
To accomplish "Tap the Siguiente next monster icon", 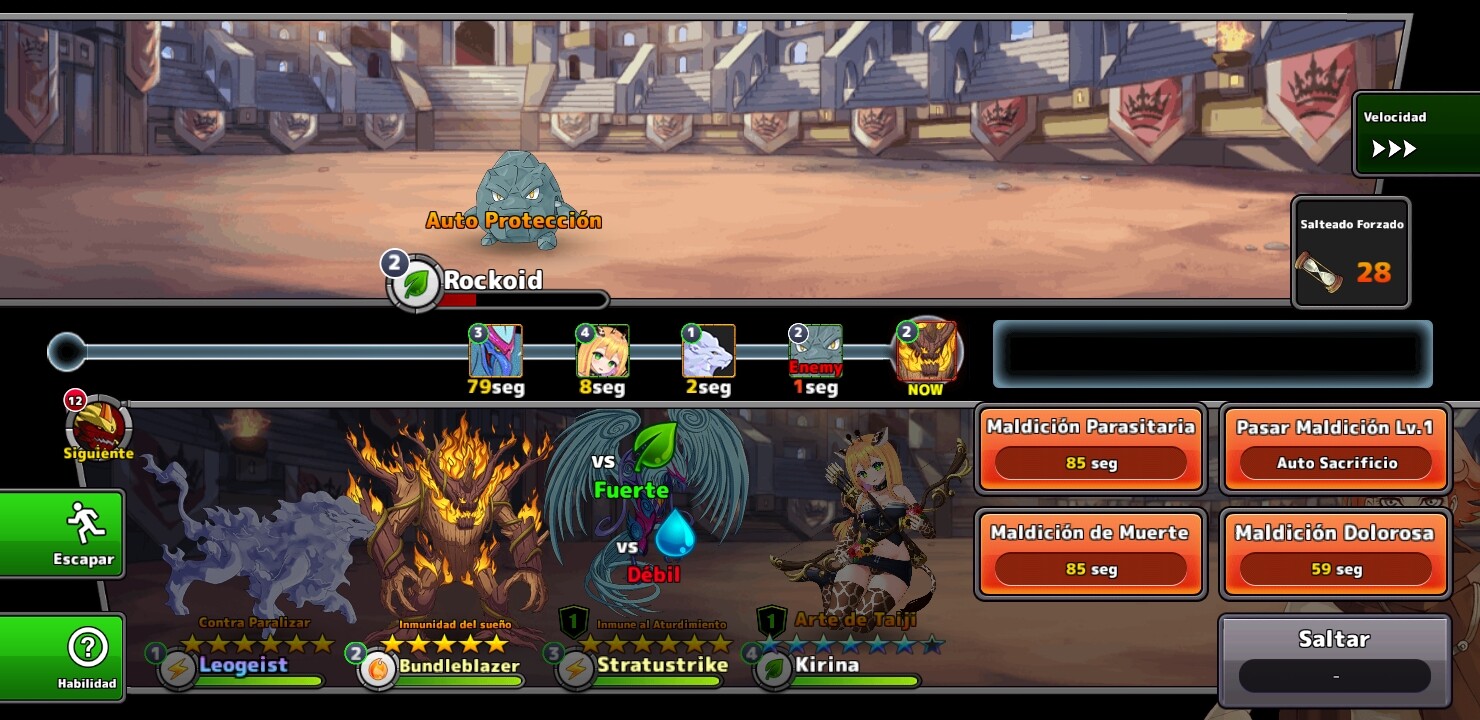I will pos(99,427).
